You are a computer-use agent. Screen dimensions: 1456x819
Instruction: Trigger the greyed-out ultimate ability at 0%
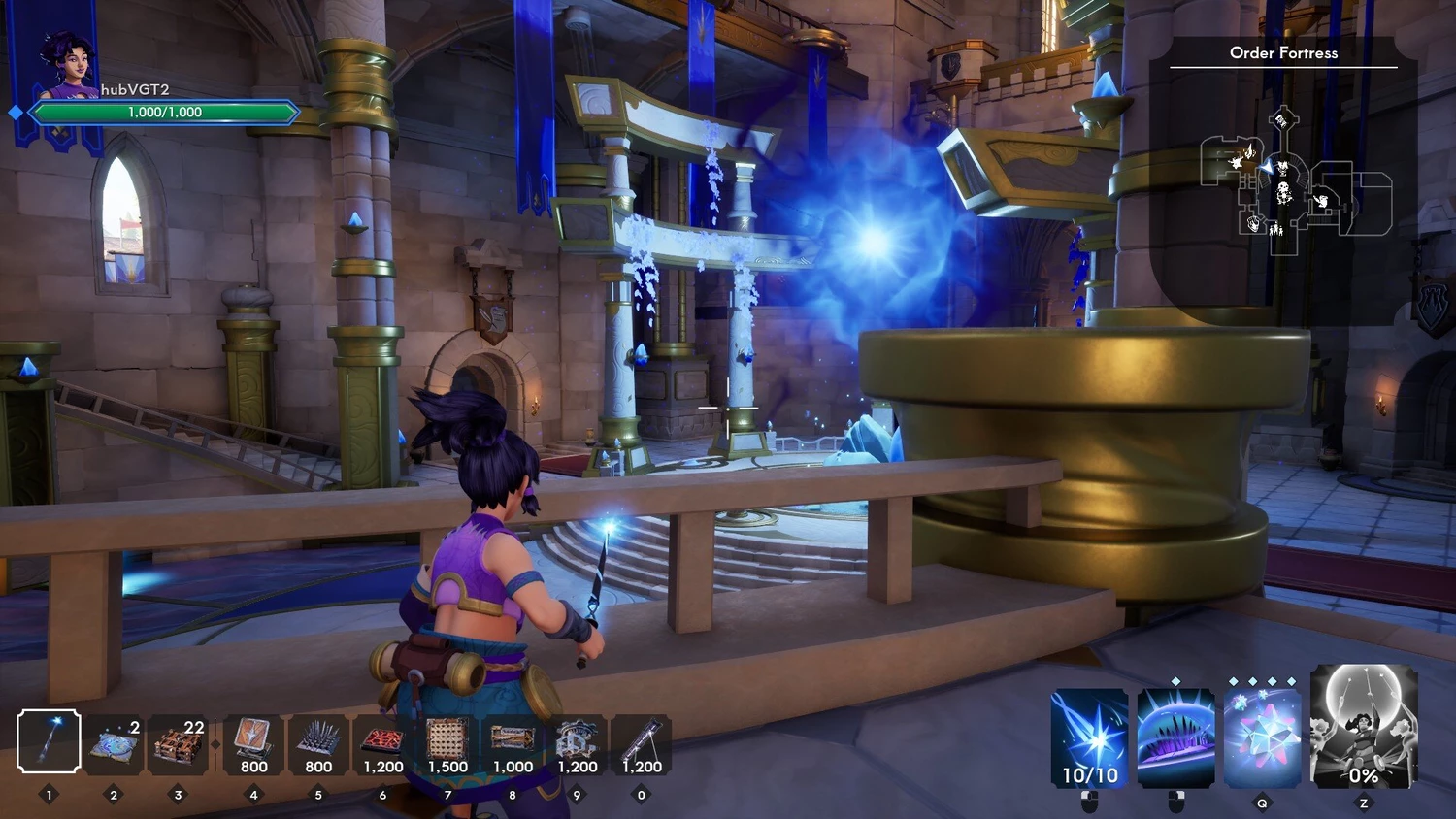pyautogui.click(x=1363, y=727)
